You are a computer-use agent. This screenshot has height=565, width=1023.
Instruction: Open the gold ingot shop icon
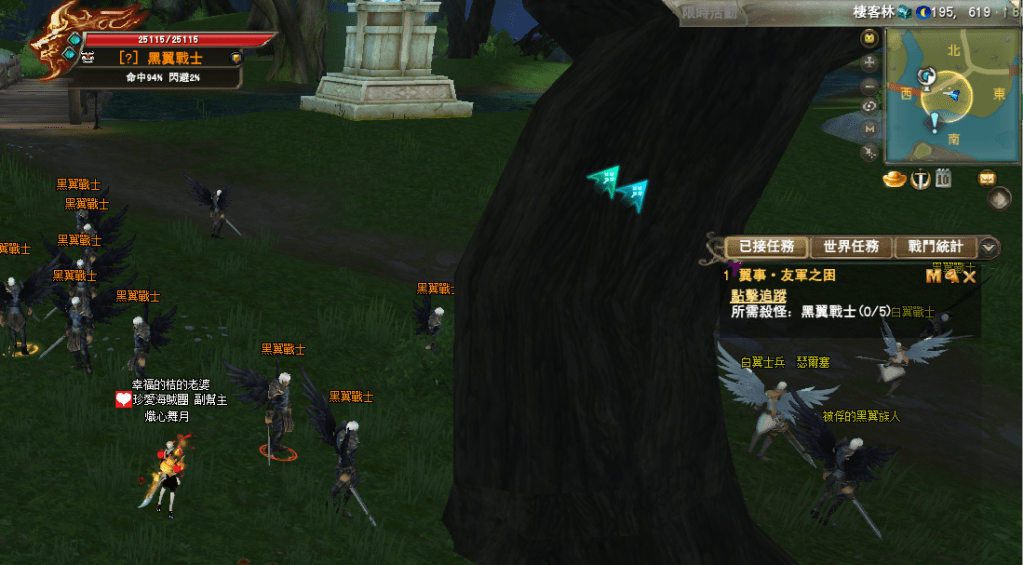tap(893, 179)
